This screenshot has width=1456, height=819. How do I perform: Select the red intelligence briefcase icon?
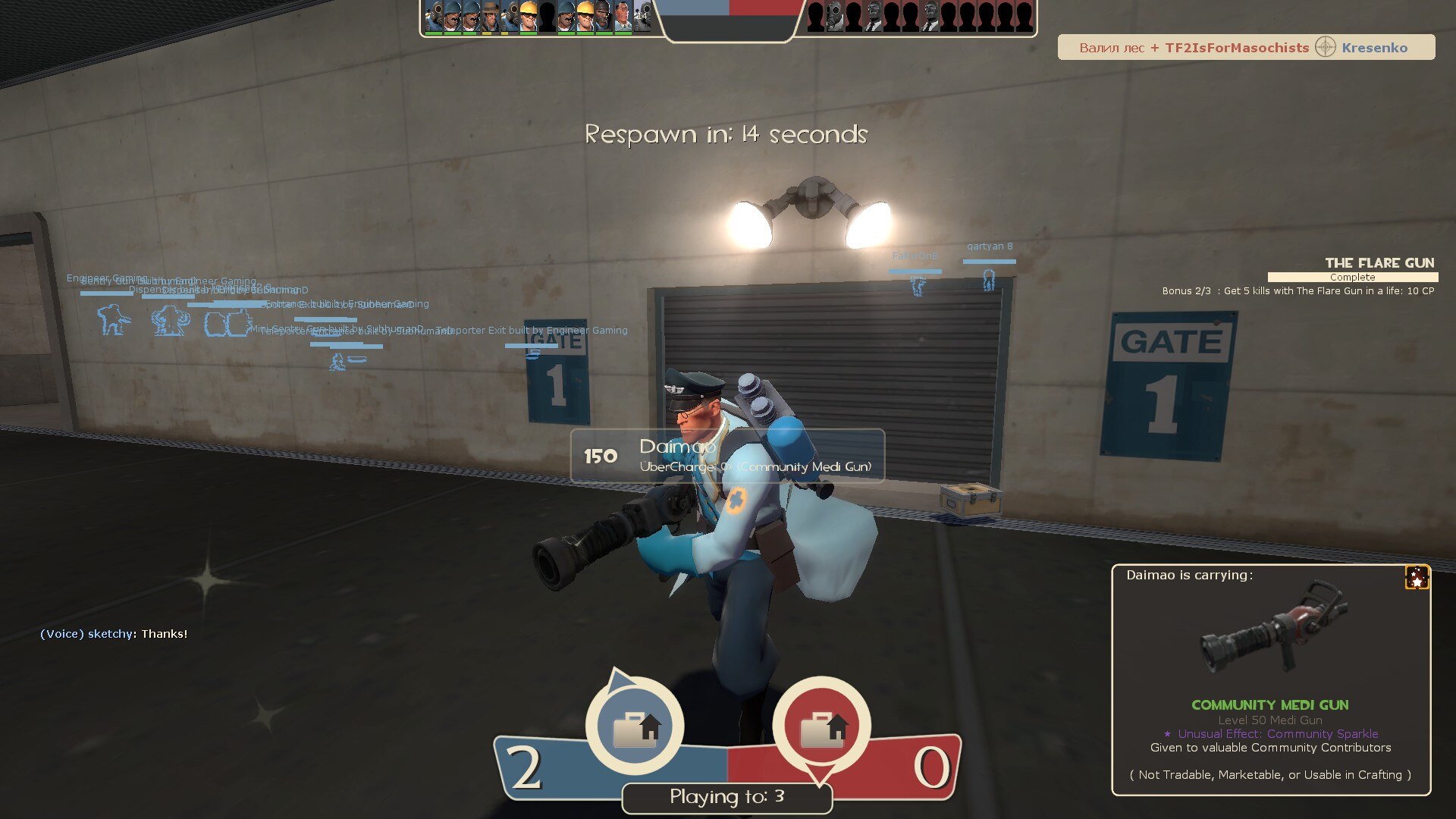coord(821,726)
